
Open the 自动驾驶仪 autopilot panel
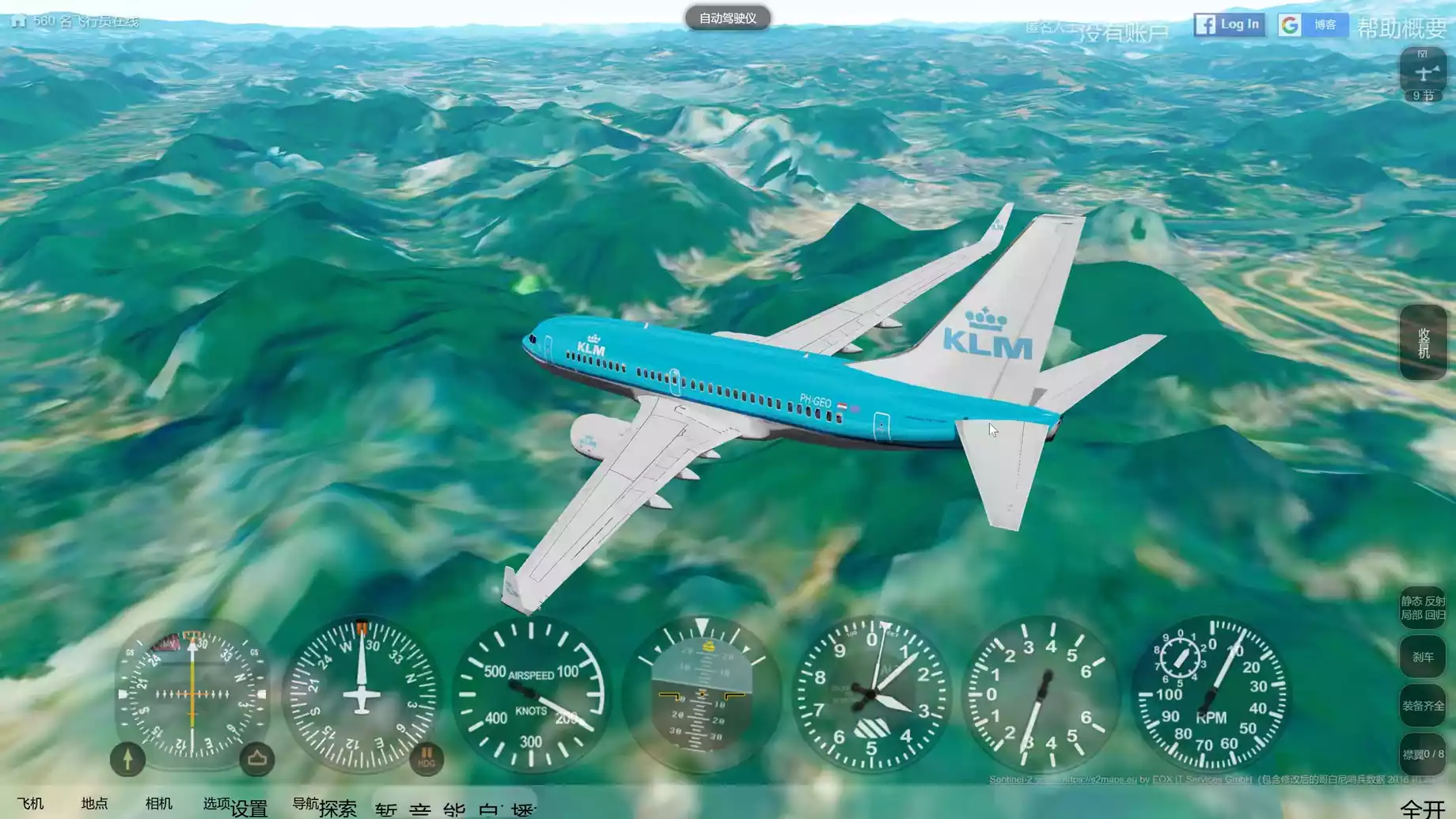click(x=727, y=18)
